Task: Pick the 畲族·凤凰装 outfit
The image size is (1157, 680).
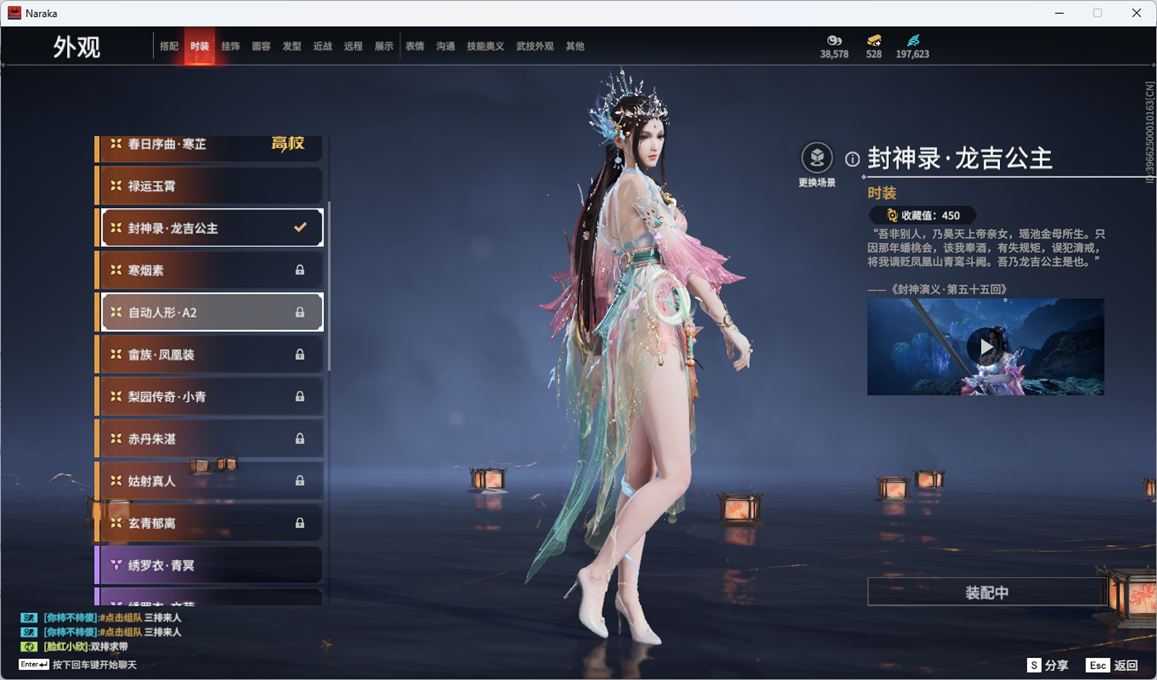Action: click(210, 354)
